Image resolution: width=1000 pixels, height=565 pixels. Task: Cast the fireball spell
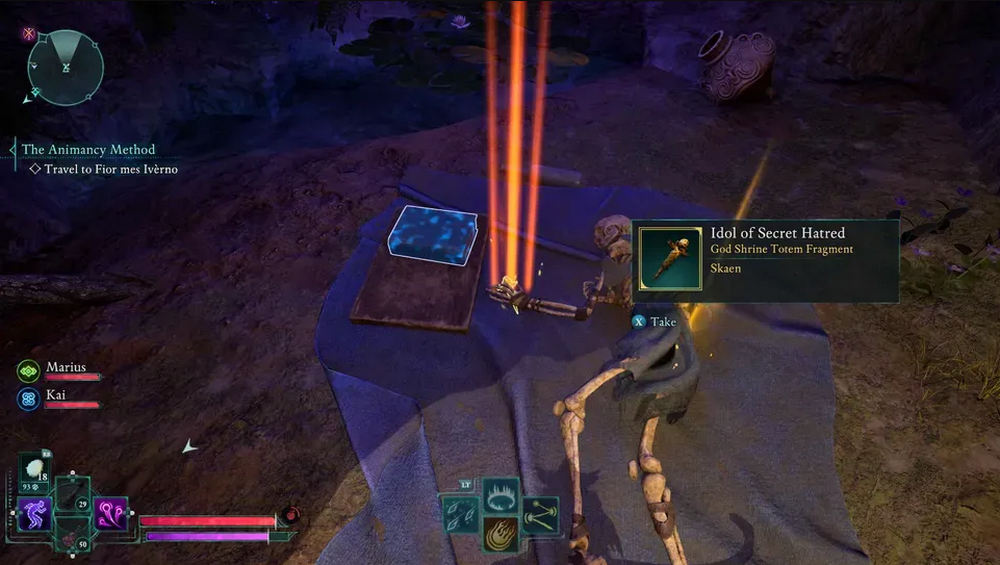coord(500,534)
